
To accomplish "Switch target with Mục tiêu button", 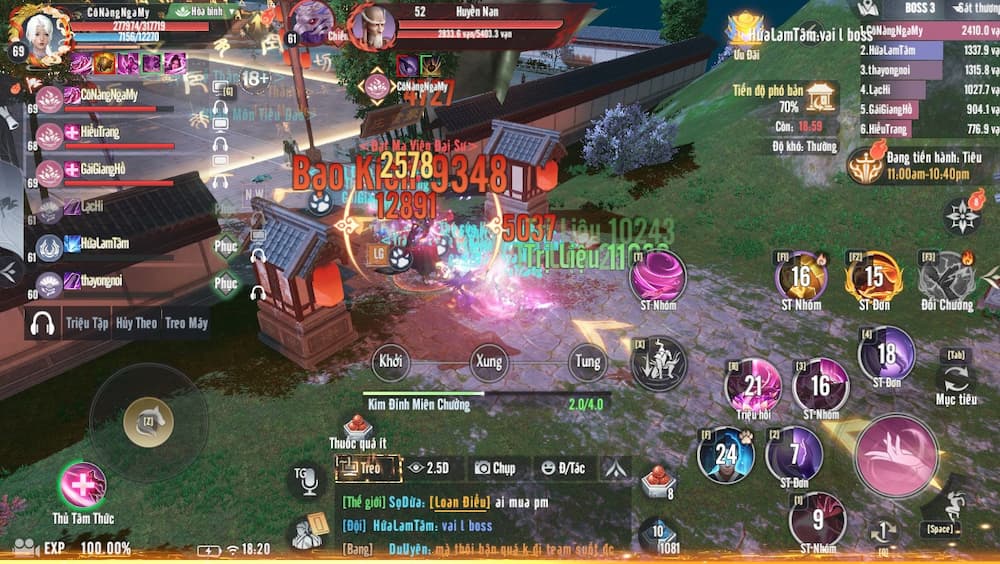I will [956, 380].
